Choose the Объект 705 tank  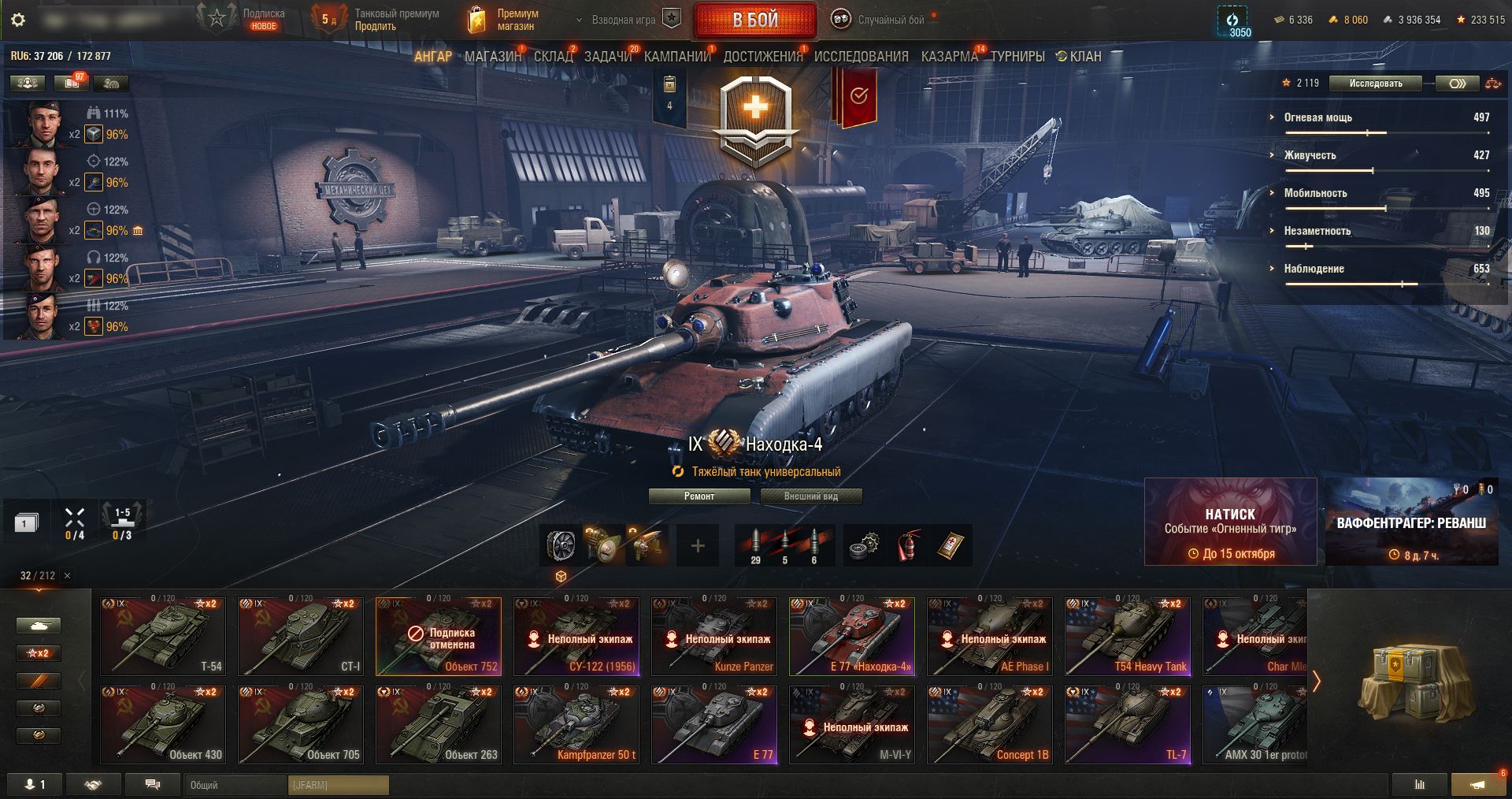coord(301,725)
